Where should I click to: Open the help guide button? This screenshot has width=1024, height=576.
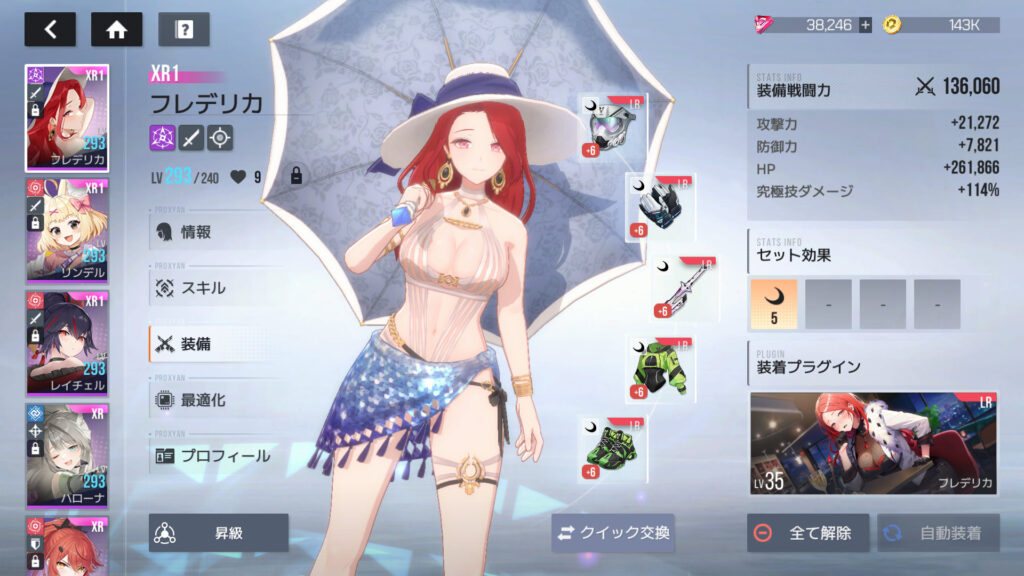pyautogui.click(x=183, y=29)
